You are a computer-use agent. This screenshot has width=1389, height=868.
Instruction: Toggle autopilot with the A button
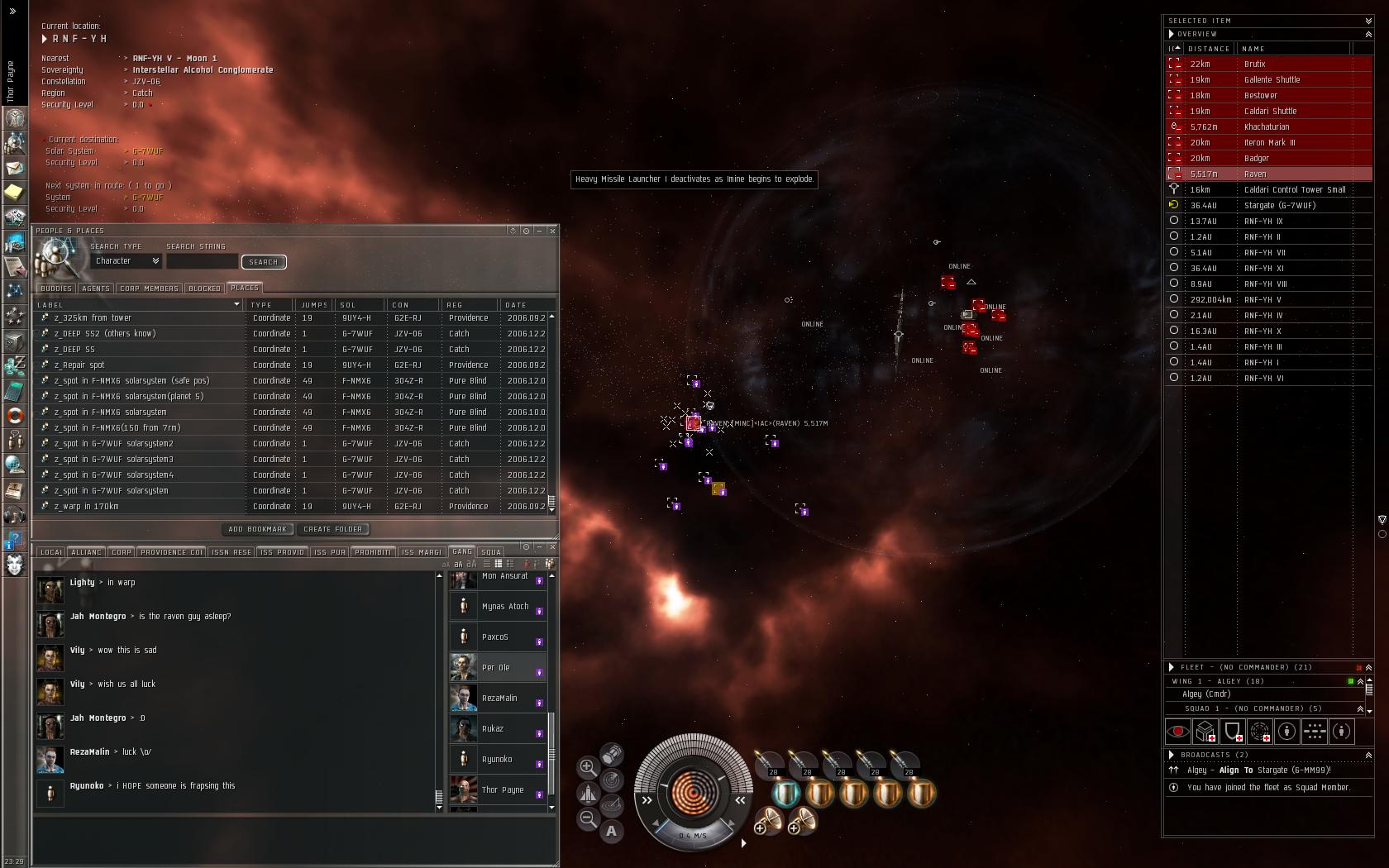point(611,831)
